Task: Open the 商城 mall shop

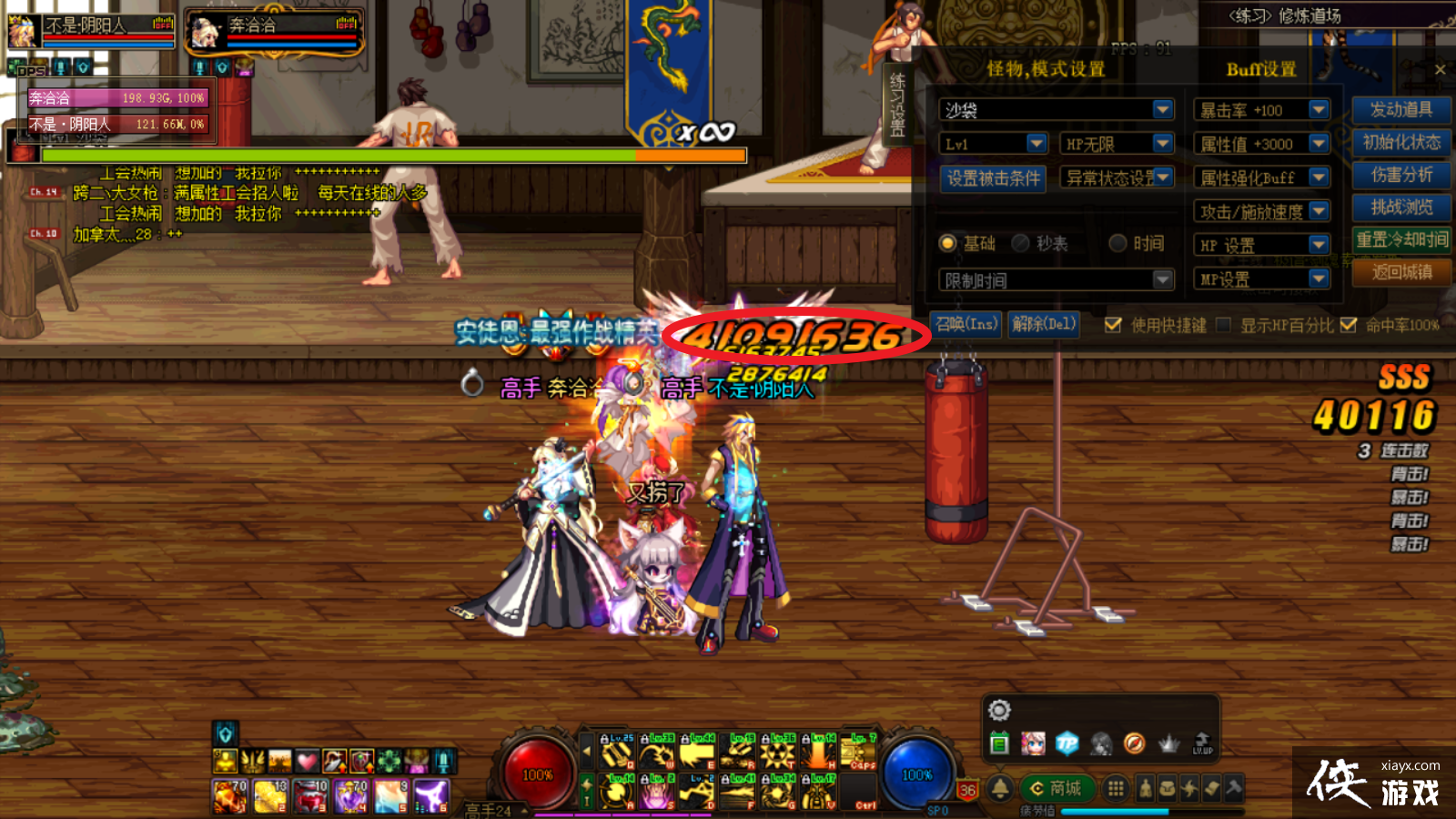Action: click(1066, 787)
